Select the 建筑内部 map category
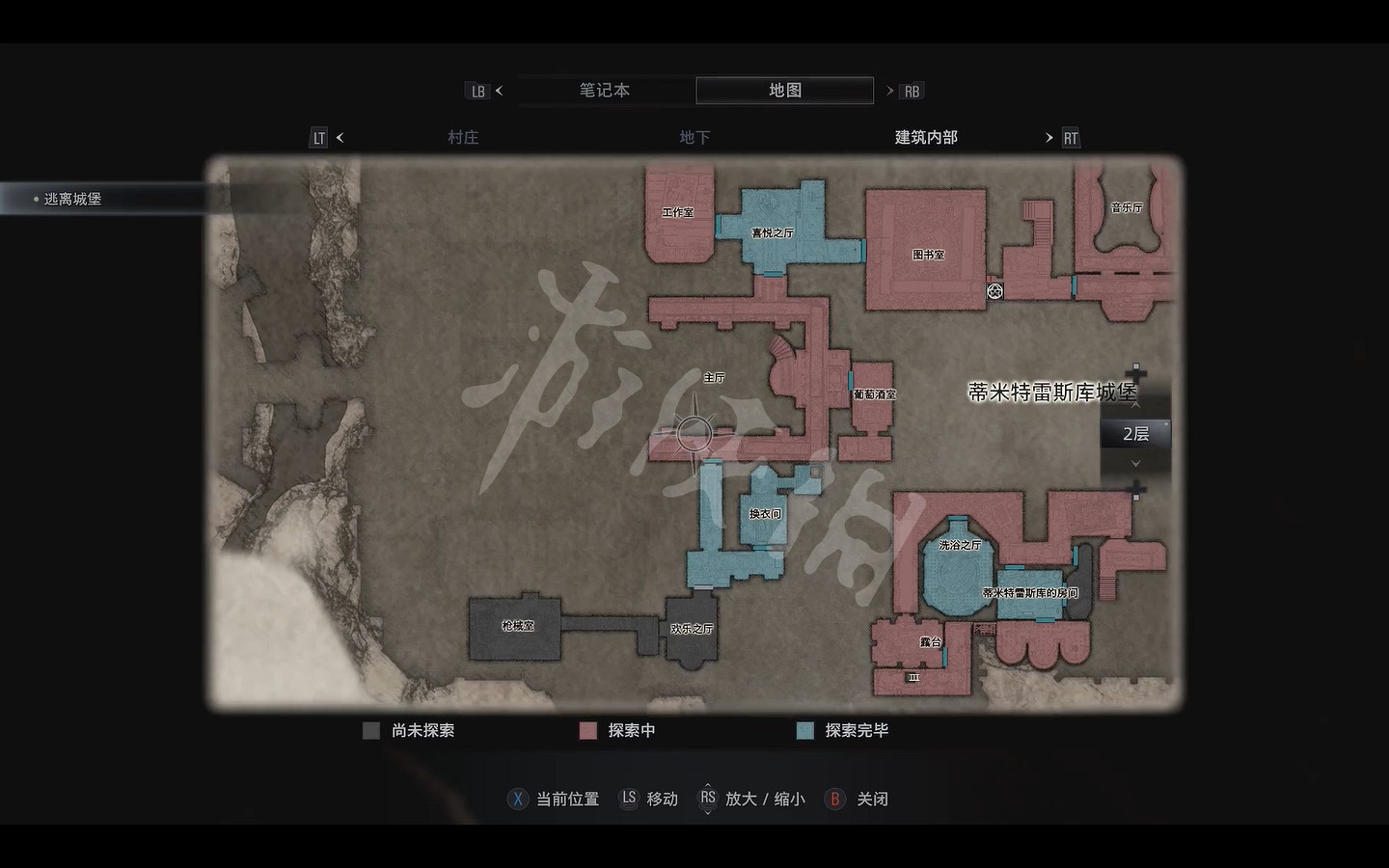Screen dimensions: 1389x868 click(x=923, y=137)
